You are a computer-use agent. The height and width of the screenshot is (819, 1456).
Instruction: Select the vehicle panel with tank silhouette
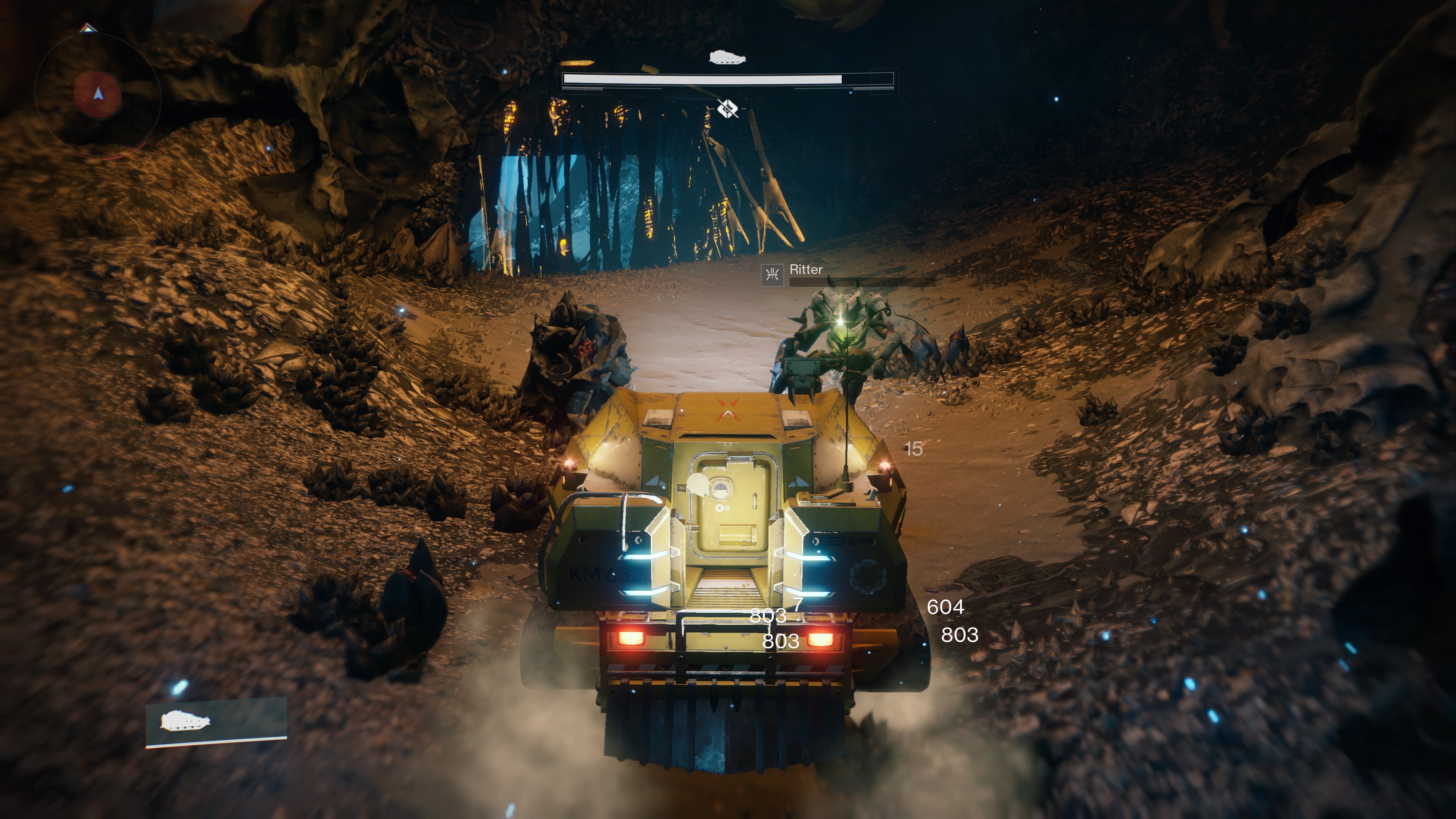217,722
